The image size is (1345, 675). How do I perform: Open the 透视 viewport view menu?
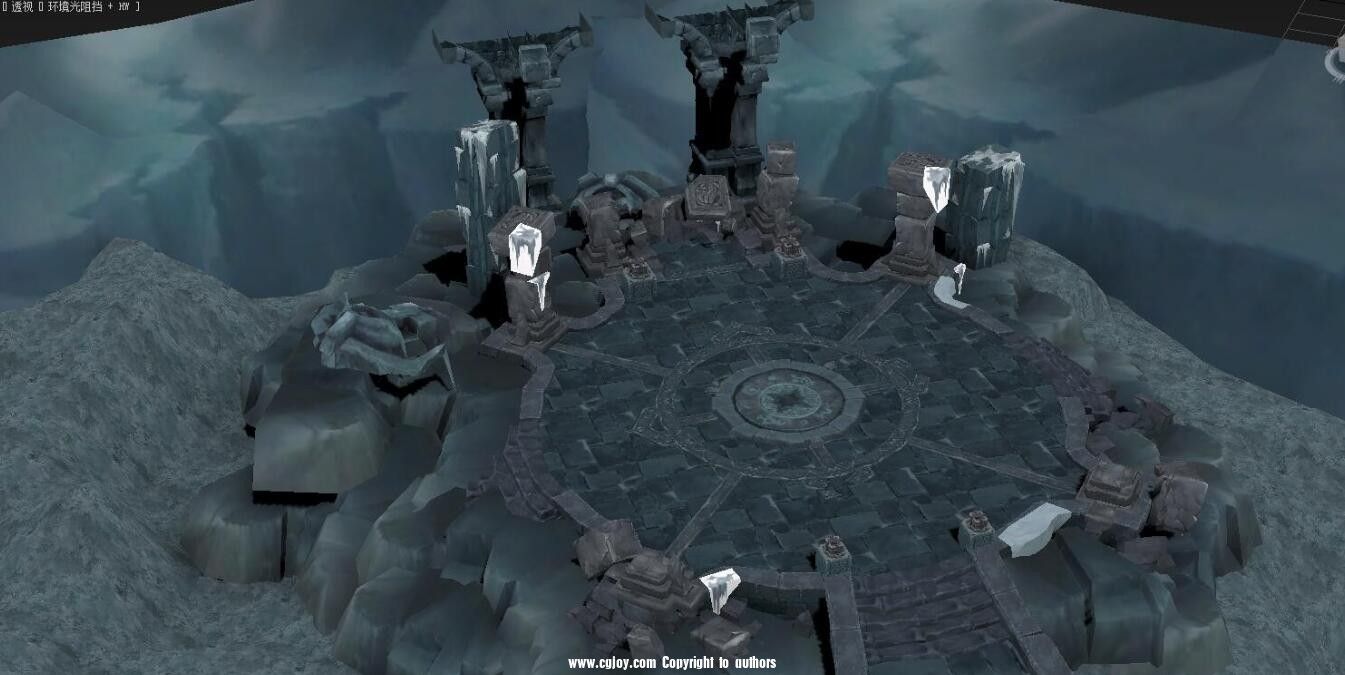22,7
